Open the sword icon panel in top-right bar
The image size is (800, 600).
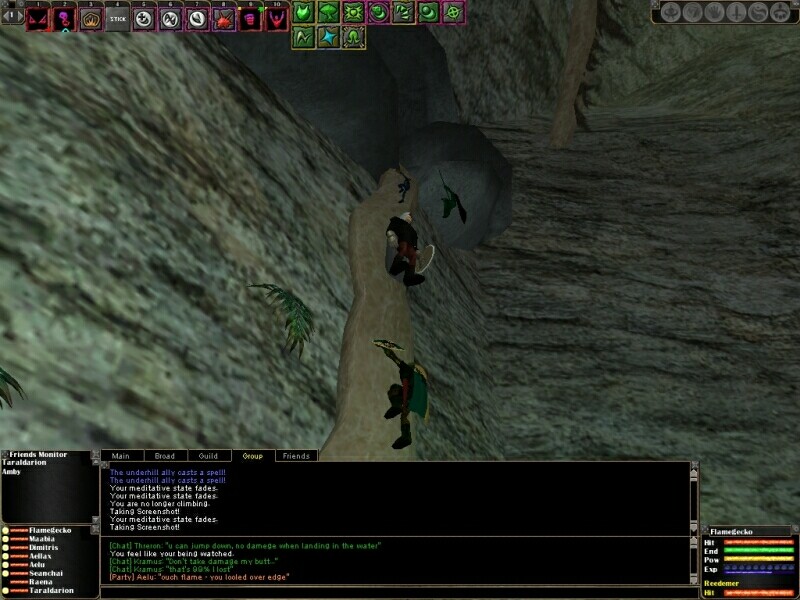pos(735,13)
